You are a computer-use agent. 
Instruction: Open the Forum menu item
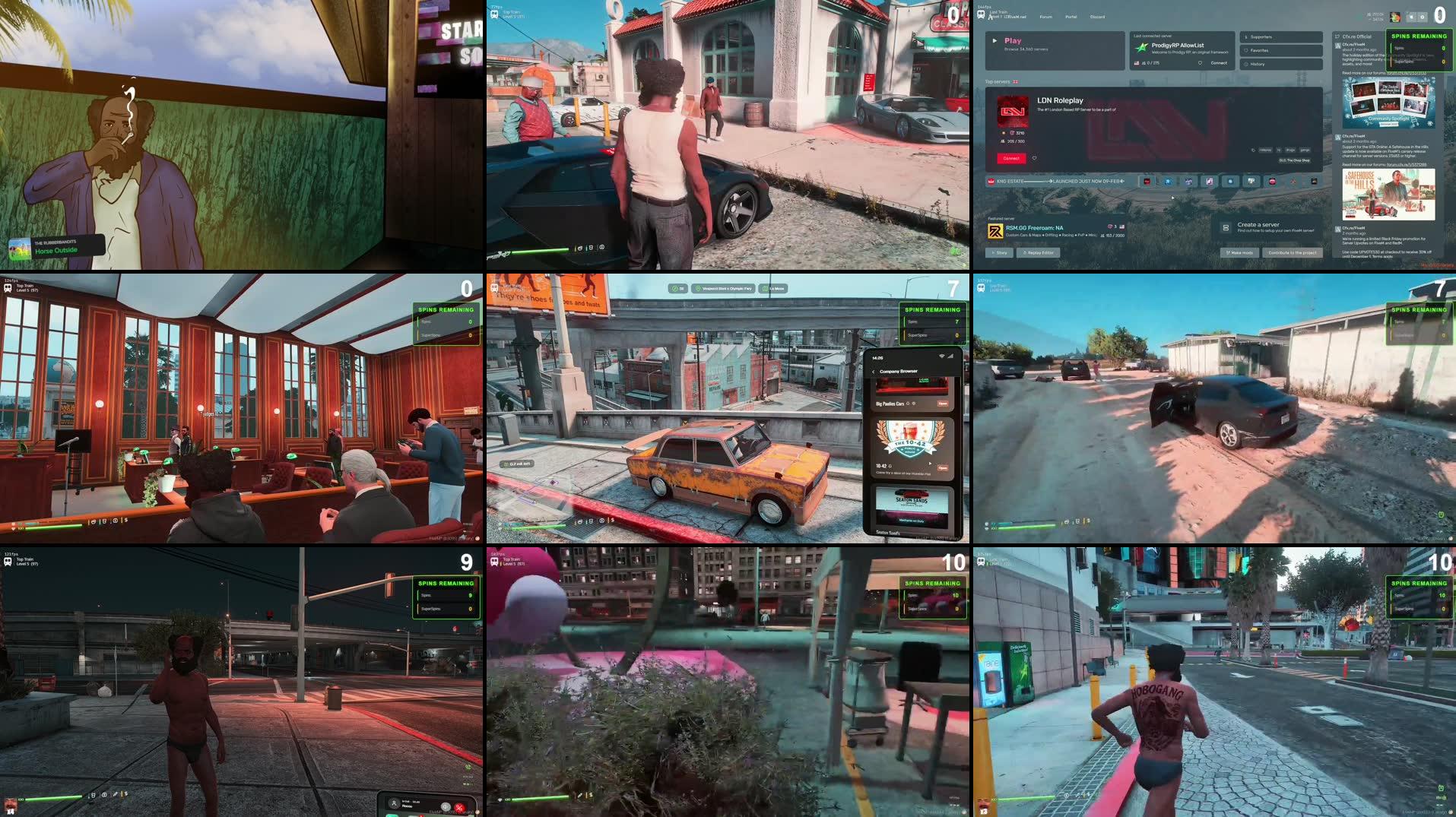click(1046, 17)
